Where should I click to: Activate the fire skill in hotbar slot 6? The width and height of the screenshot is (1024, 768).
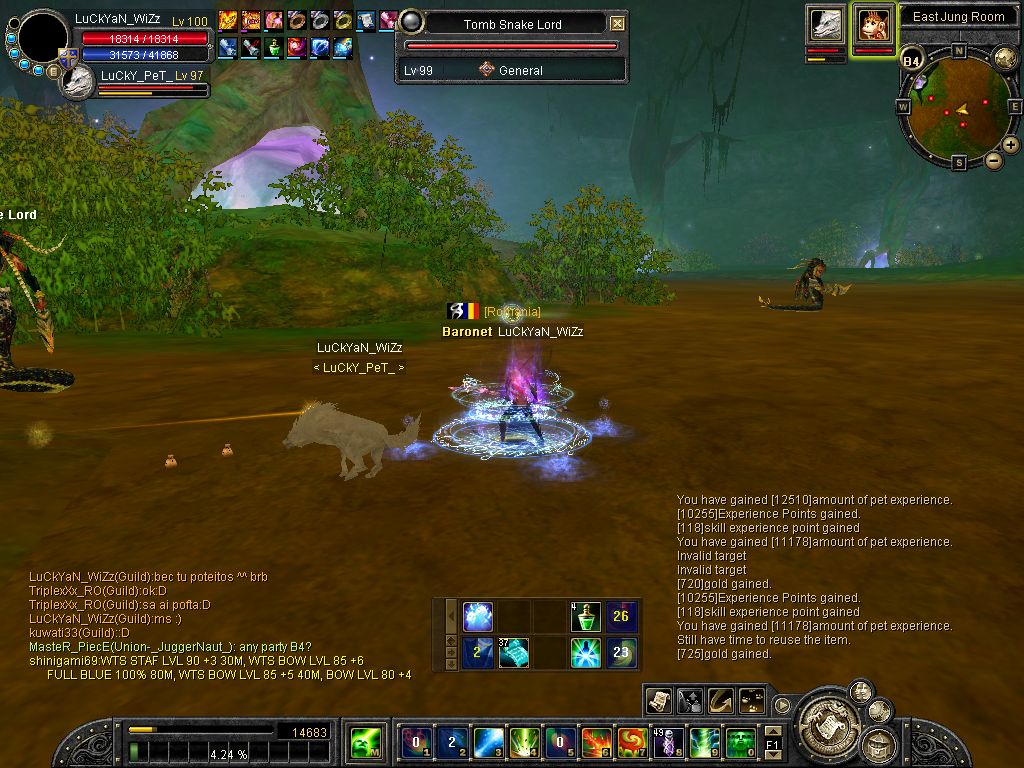coord(596,742)
